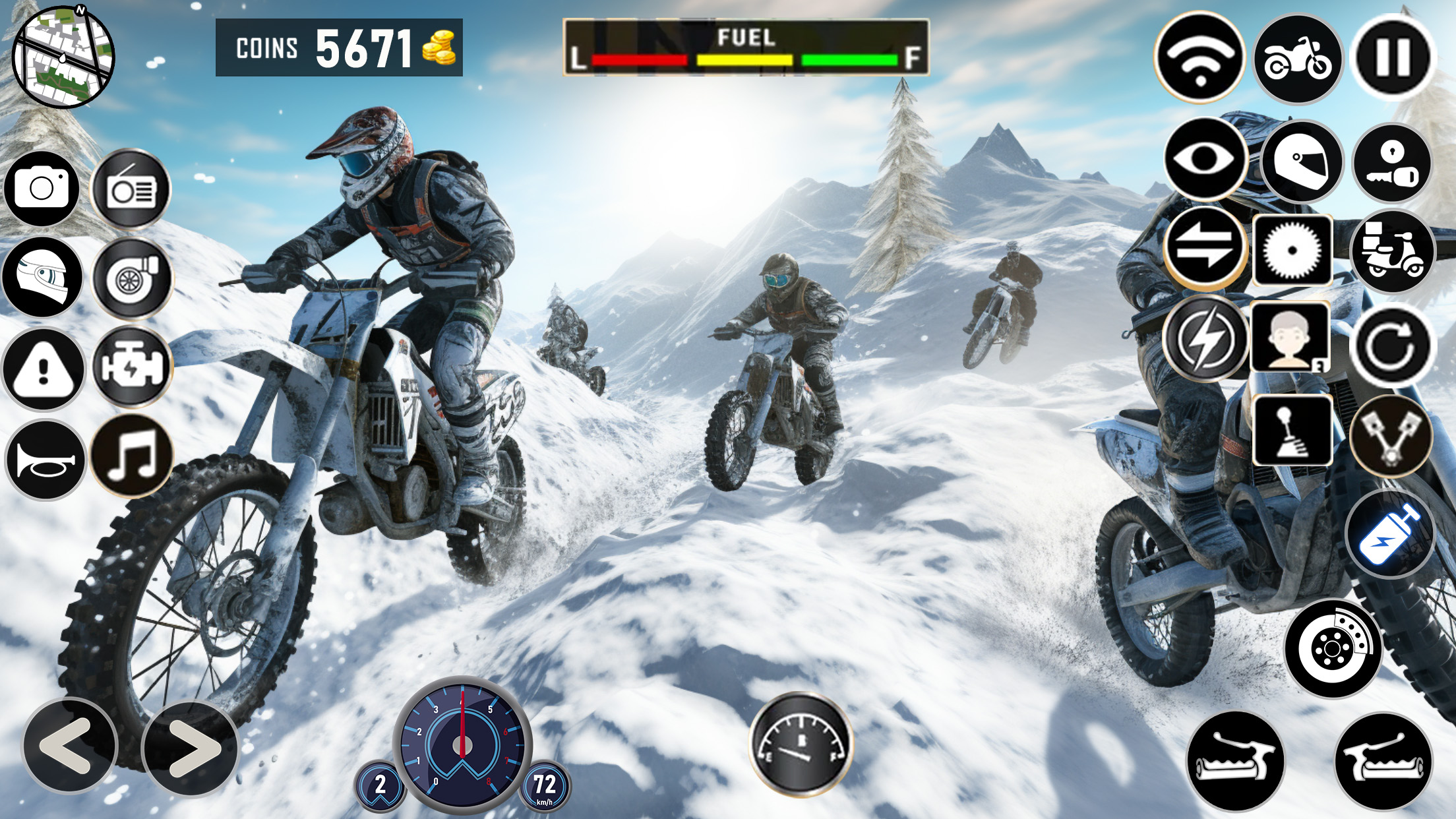
Task: Open the circular minimap
Action: (x=63, y=57)
